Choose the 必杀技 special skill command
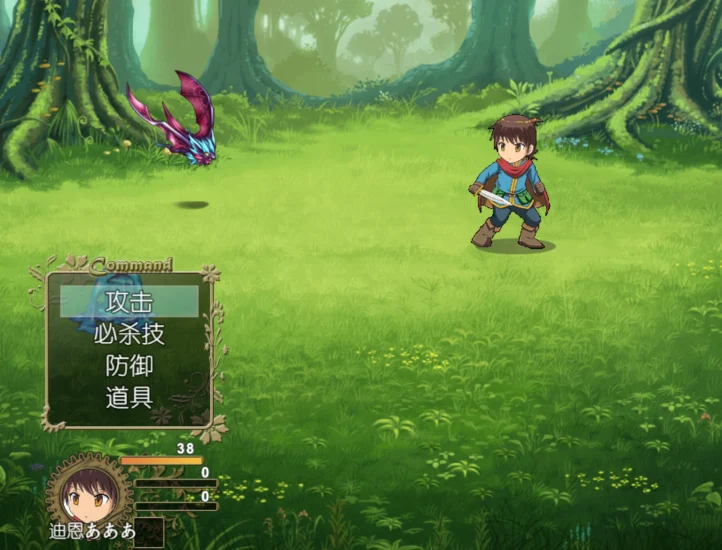 pyautogui.click(x=129, y=333)
